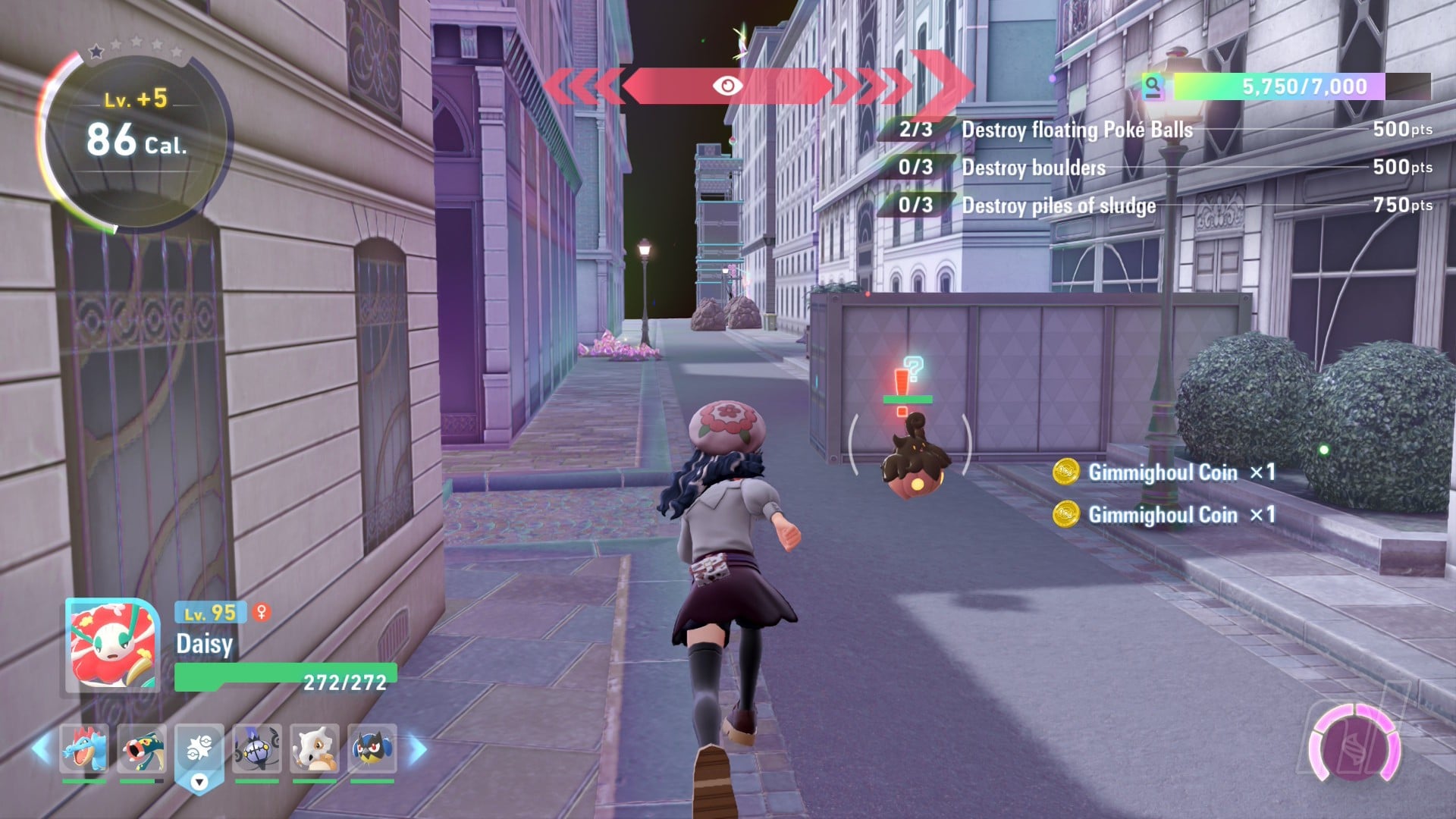The width and height of the screenshot is (1456, 819).
Task: Select Feraligatr in the party bar
Action: click(84, 748)
